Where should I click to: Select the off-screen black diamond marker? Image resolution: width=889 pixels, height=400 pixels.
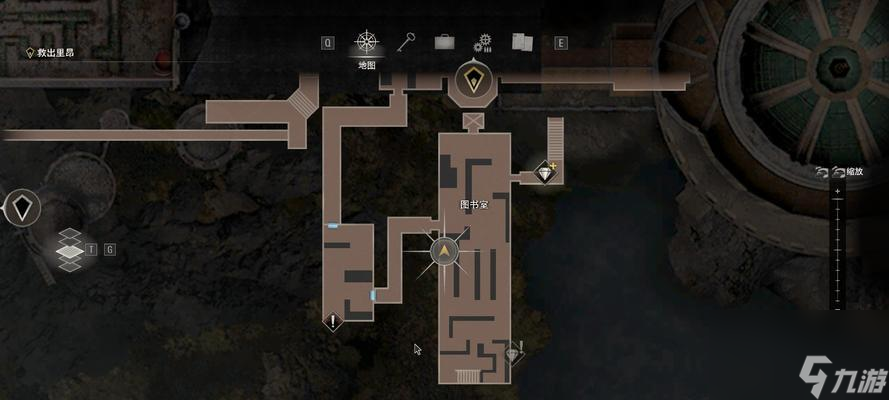pos(21,208)
